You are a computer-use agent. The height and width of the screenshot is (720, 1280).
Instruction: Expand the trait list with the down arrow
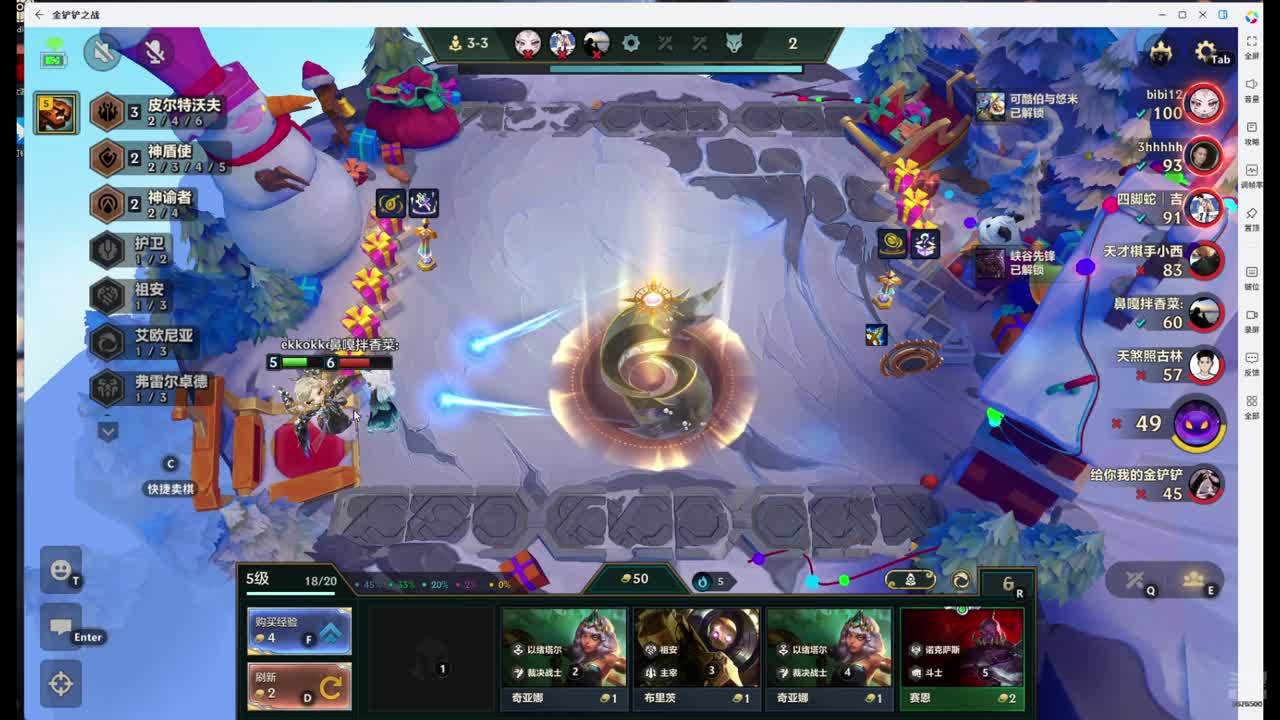click(x=108, y=432)
